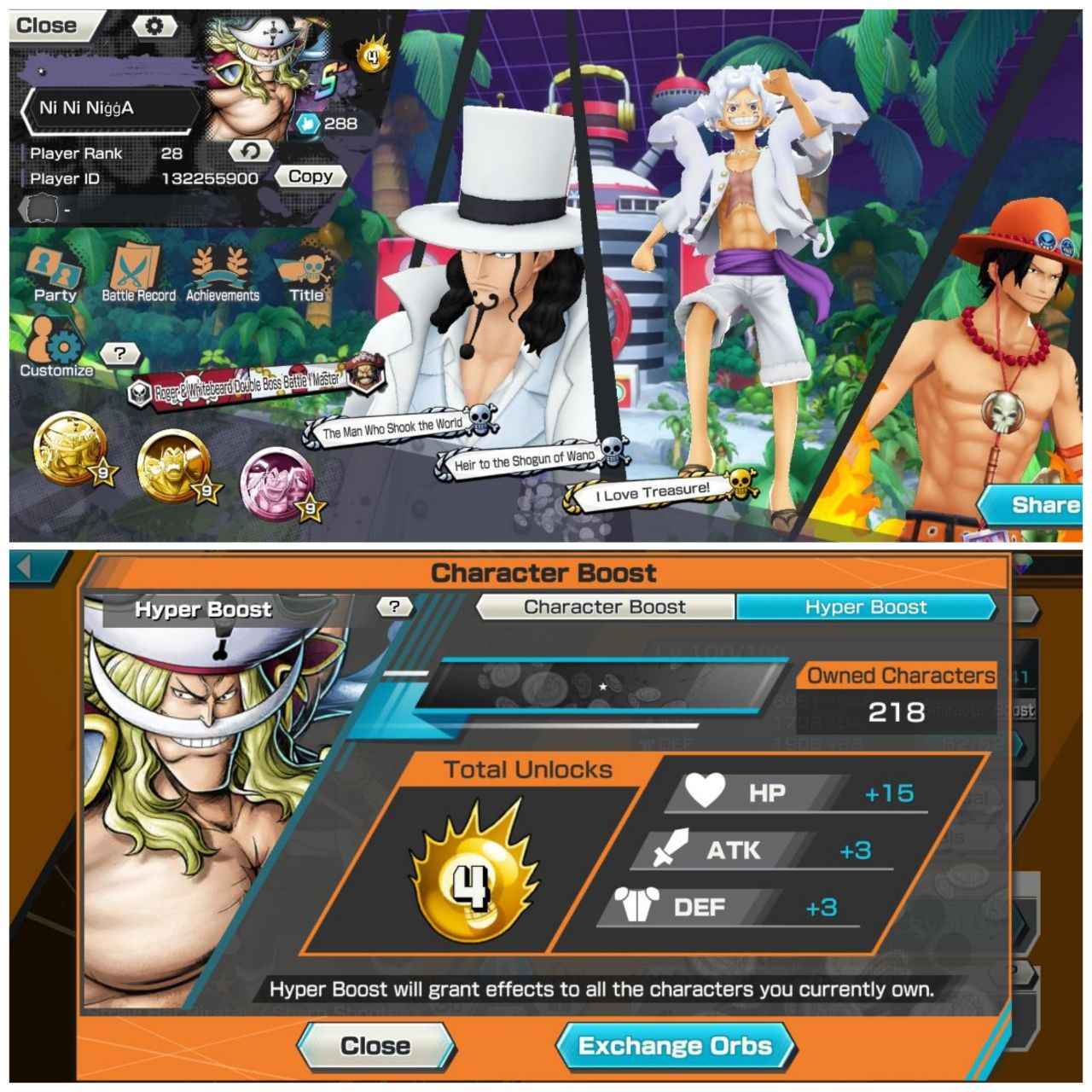Switch to the Character Boost tab
1092x1092 pixels.
[x=605, y=607]
